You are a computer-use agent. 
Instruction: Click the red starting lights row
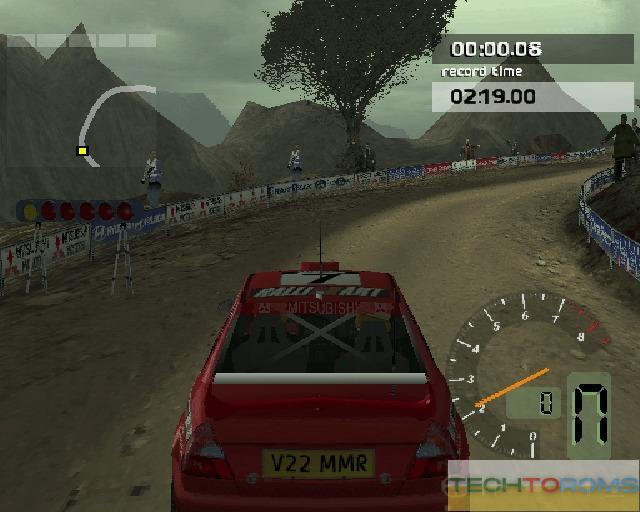coord(76,210)
